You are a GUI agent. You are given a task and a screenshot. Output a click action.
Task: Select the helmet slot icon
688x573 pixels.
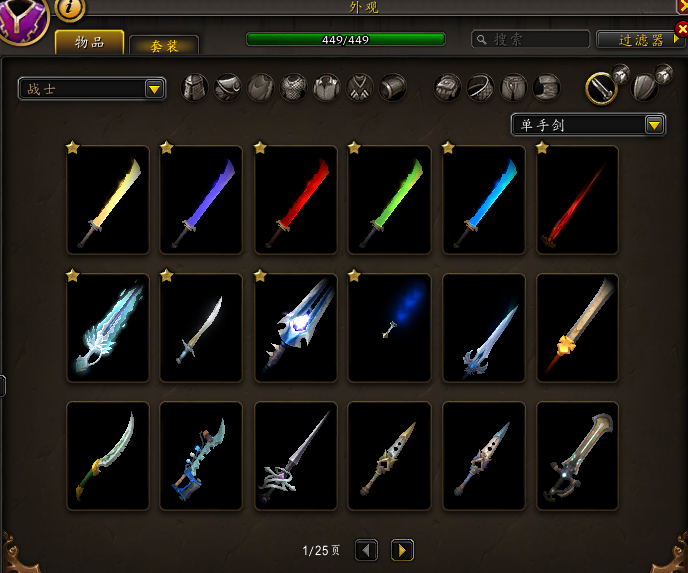click(194, 88)
